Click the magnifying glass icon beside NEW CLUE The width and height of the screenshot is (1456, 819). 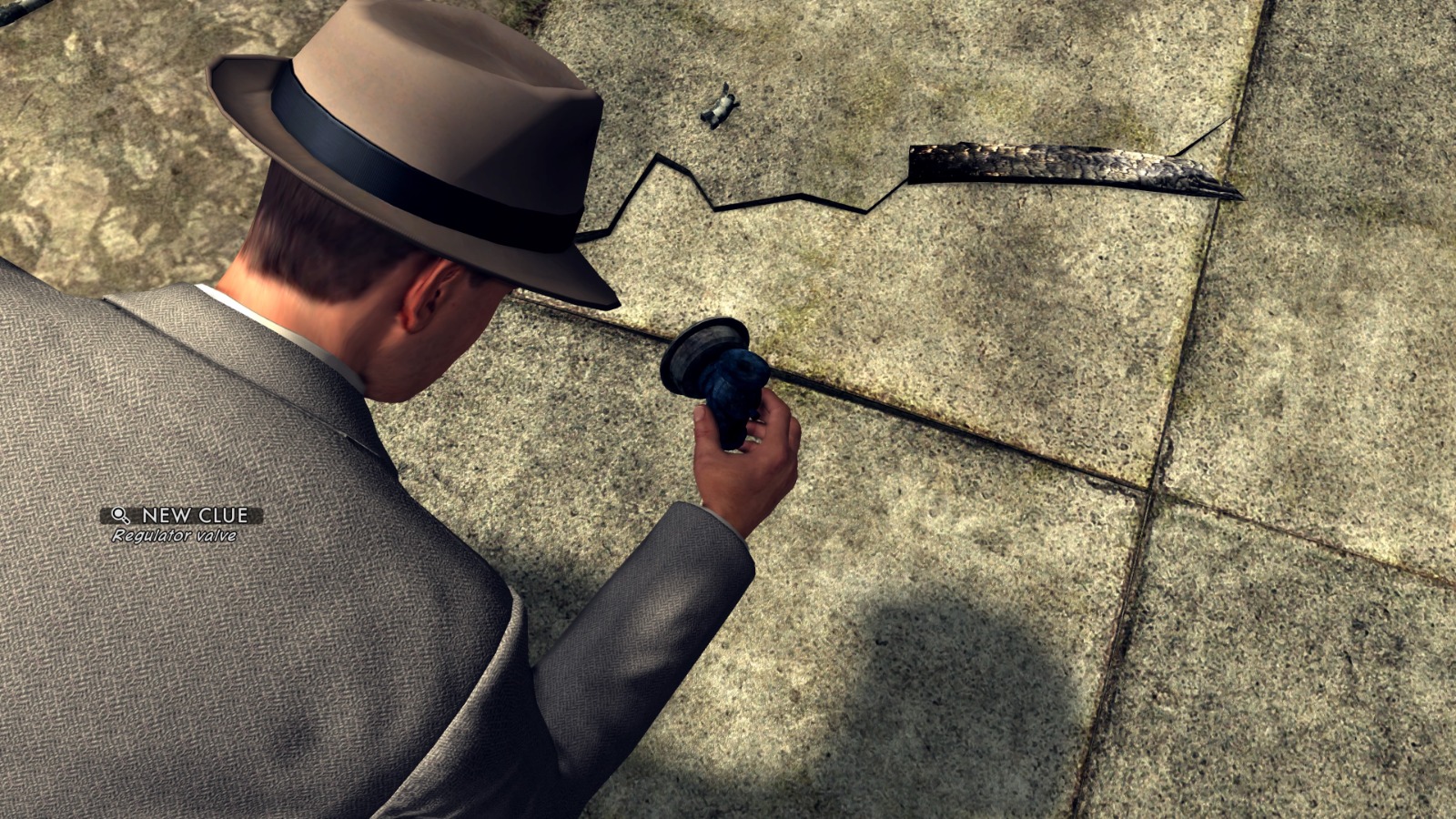[x=118, y=515]
